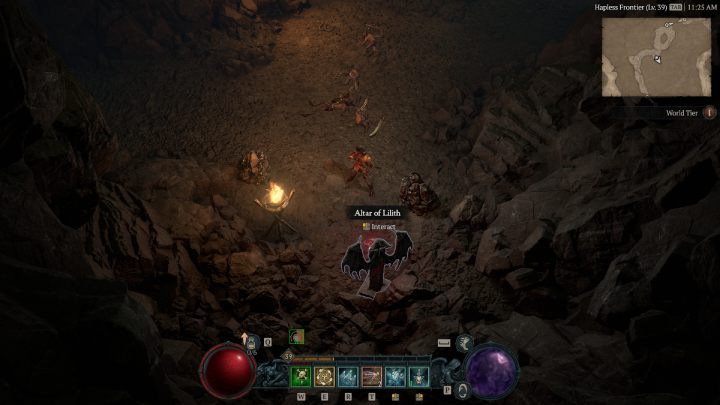Select the fifth hotbar skill icon
The height and width of the screenshot is (405, 720).
click(x=395, y=377)
